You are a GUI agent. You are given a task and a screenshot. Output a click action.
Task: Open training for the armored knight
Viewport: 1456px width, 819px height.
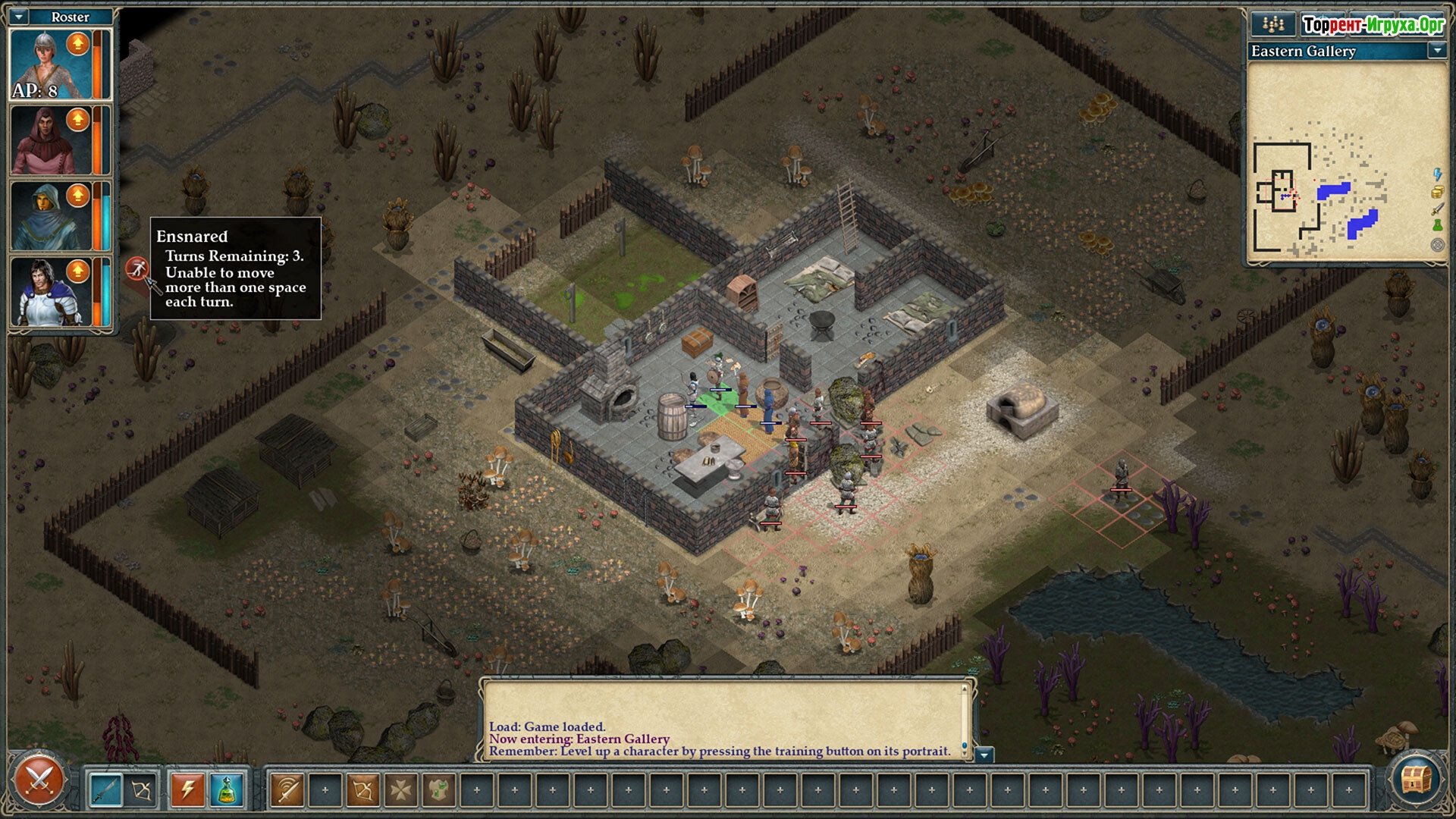(x=78, y=271)
